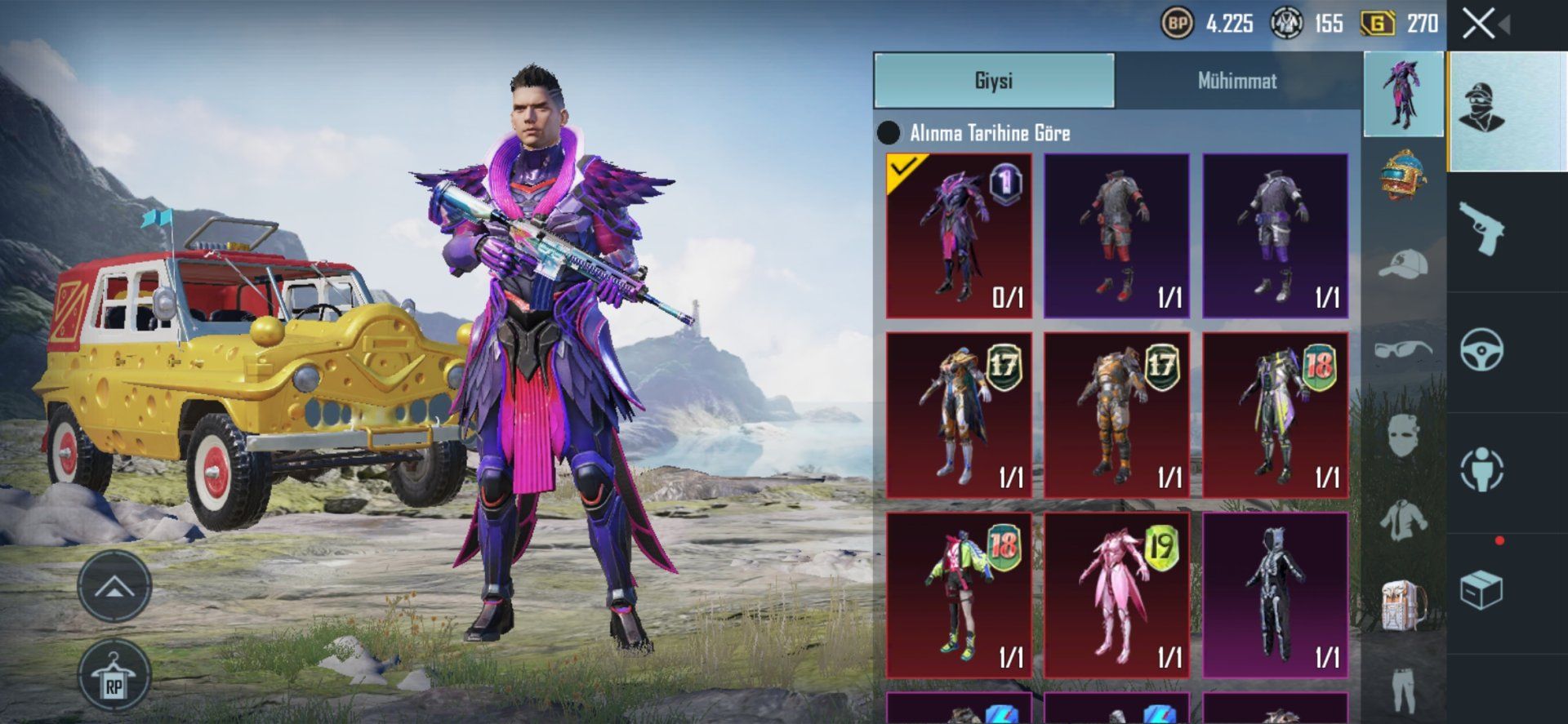Select the black skeleton suit outfit

[x=1275, y=596]
